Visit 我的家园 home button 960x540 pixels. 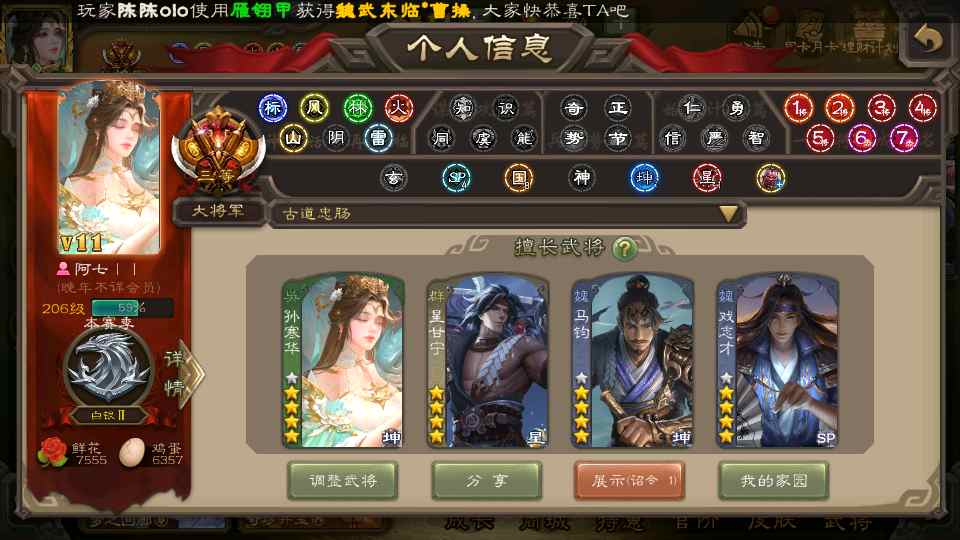[x=773, y=481]
